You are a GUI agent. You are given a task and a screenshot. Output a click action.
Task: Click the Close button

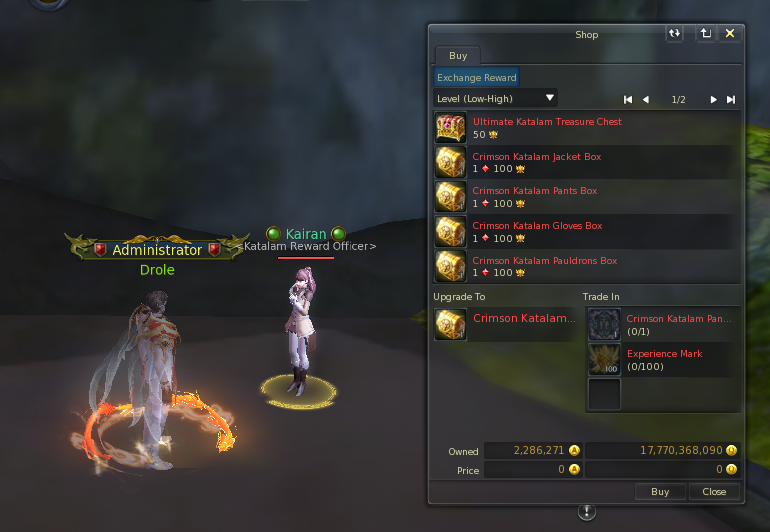[714, 492]
